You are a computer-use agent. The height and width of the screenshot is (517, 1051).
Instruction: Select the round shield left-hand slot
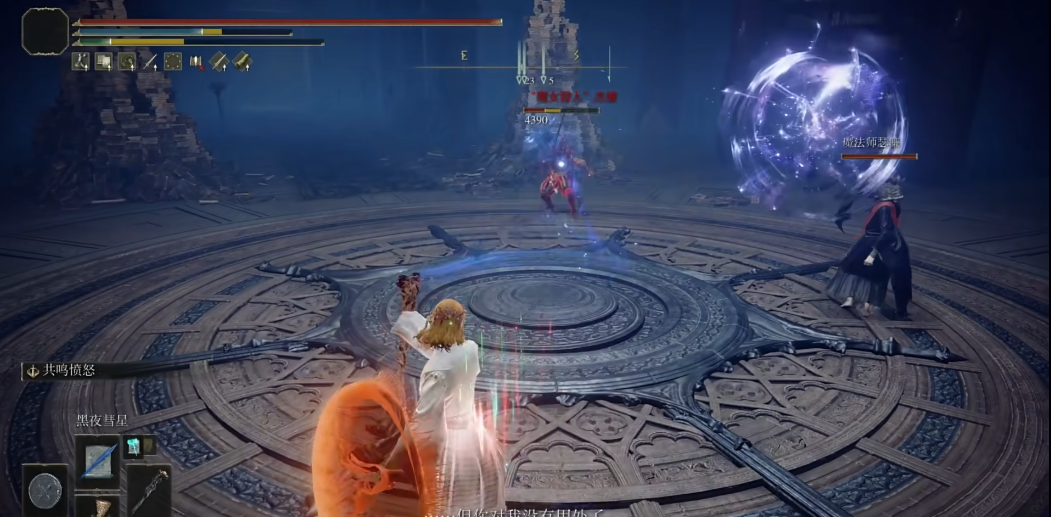click(x=45, y=490)
